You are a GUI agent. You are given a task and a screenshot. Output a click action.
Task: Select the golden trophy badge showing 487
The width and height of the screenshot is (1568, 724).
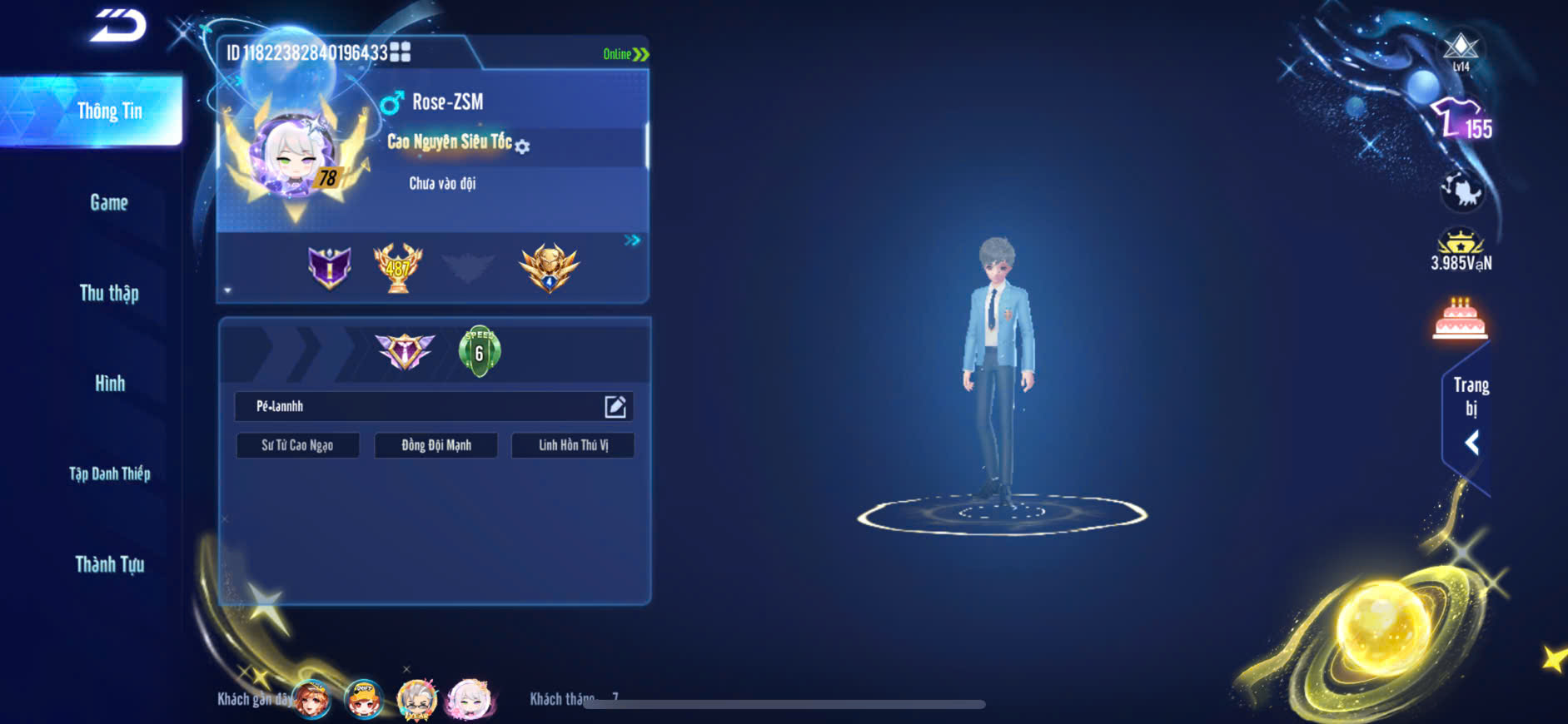coord(398,268)
